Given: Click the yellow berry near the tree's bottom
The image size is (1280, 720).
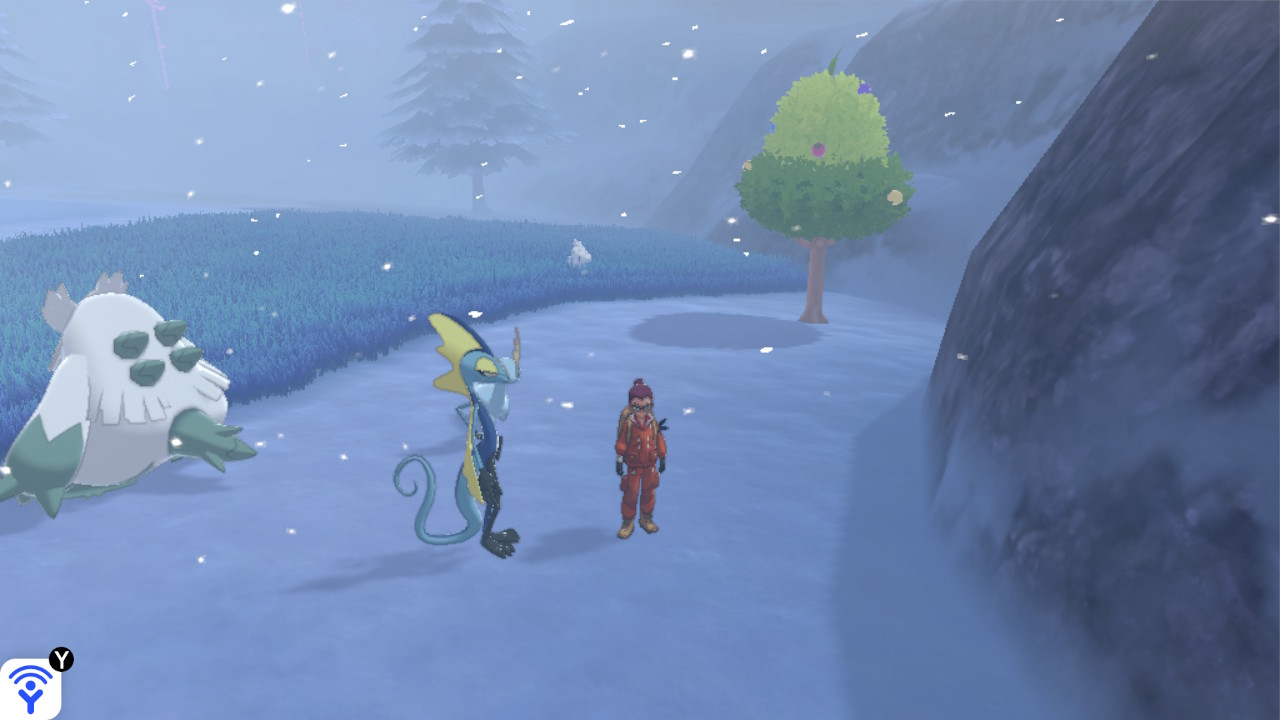Looking at the screenshot, I should click(896, 197).
